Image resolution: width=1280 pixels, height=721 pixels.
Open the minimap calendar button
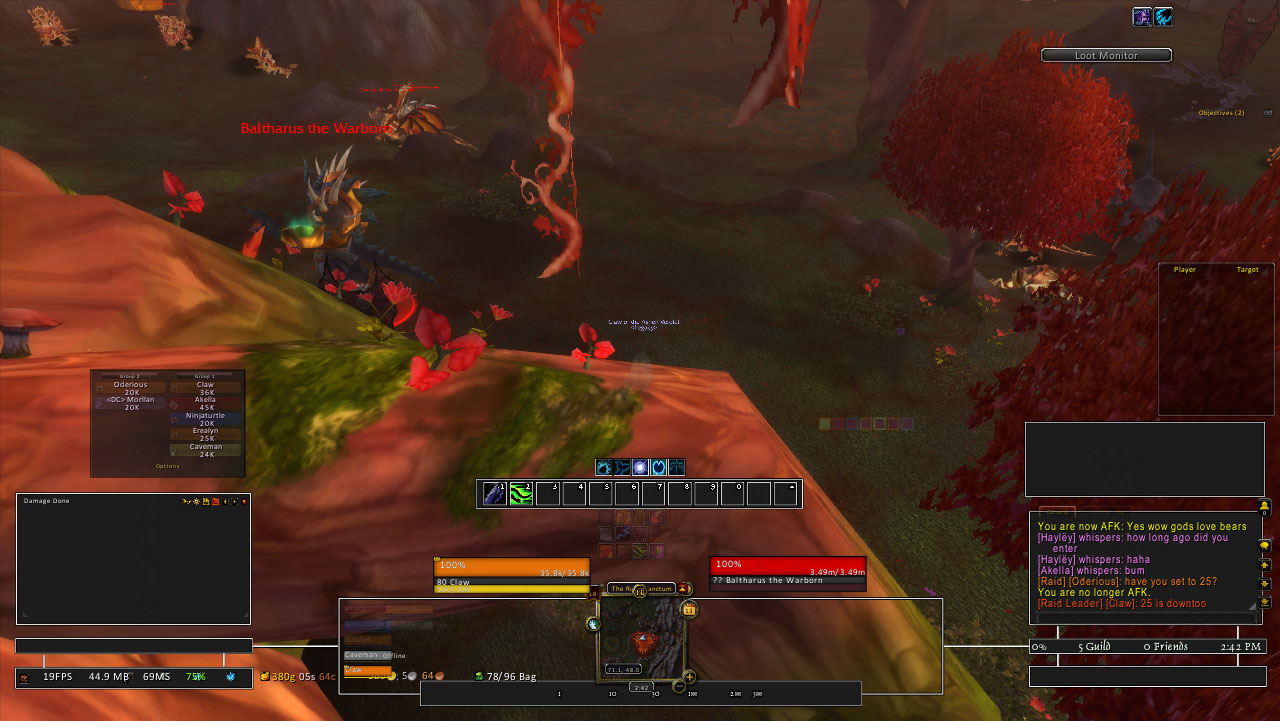689,609
